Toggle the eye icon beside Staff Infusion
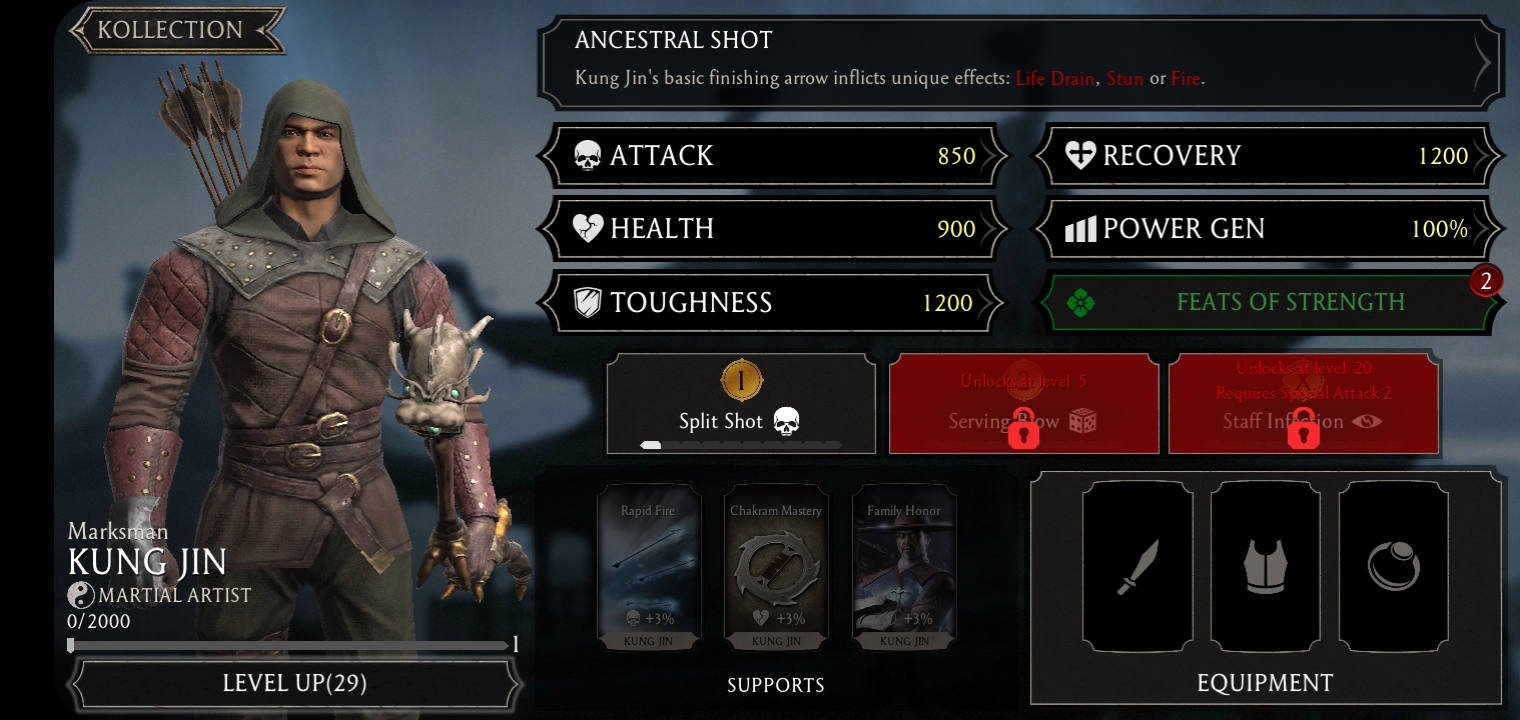The width and height of the screenshot is (1520, 720). (1366, 421)
